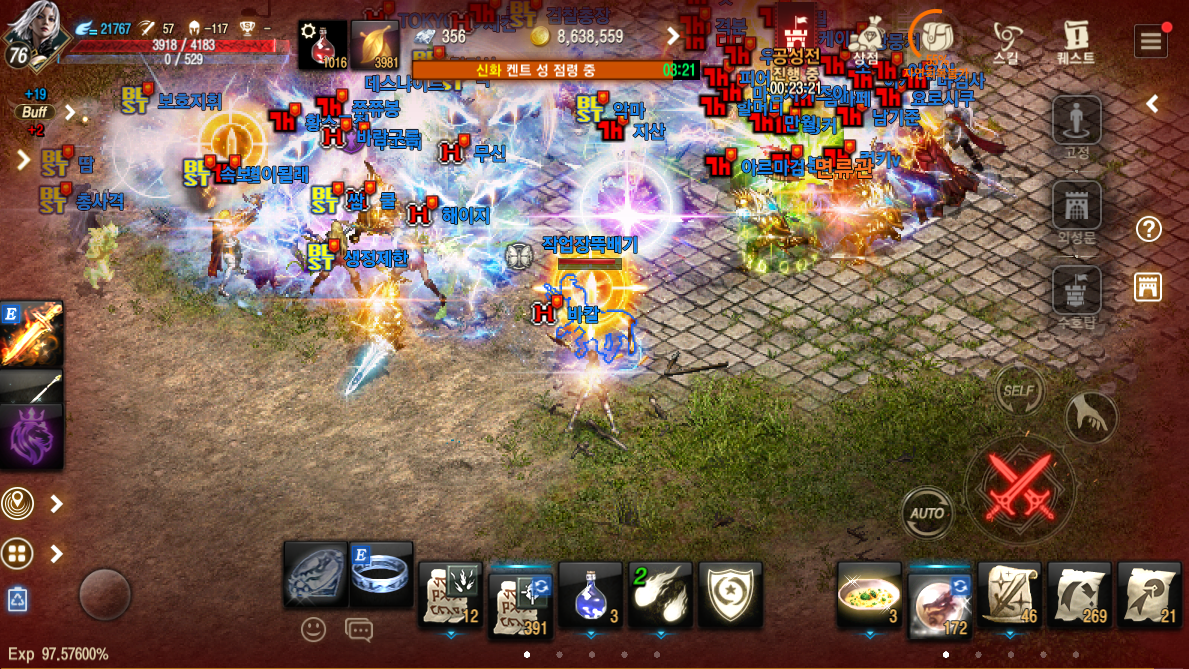Activate the purple crowned lion icon
The height and width of the screenshot is (669, 1189).
31,437
